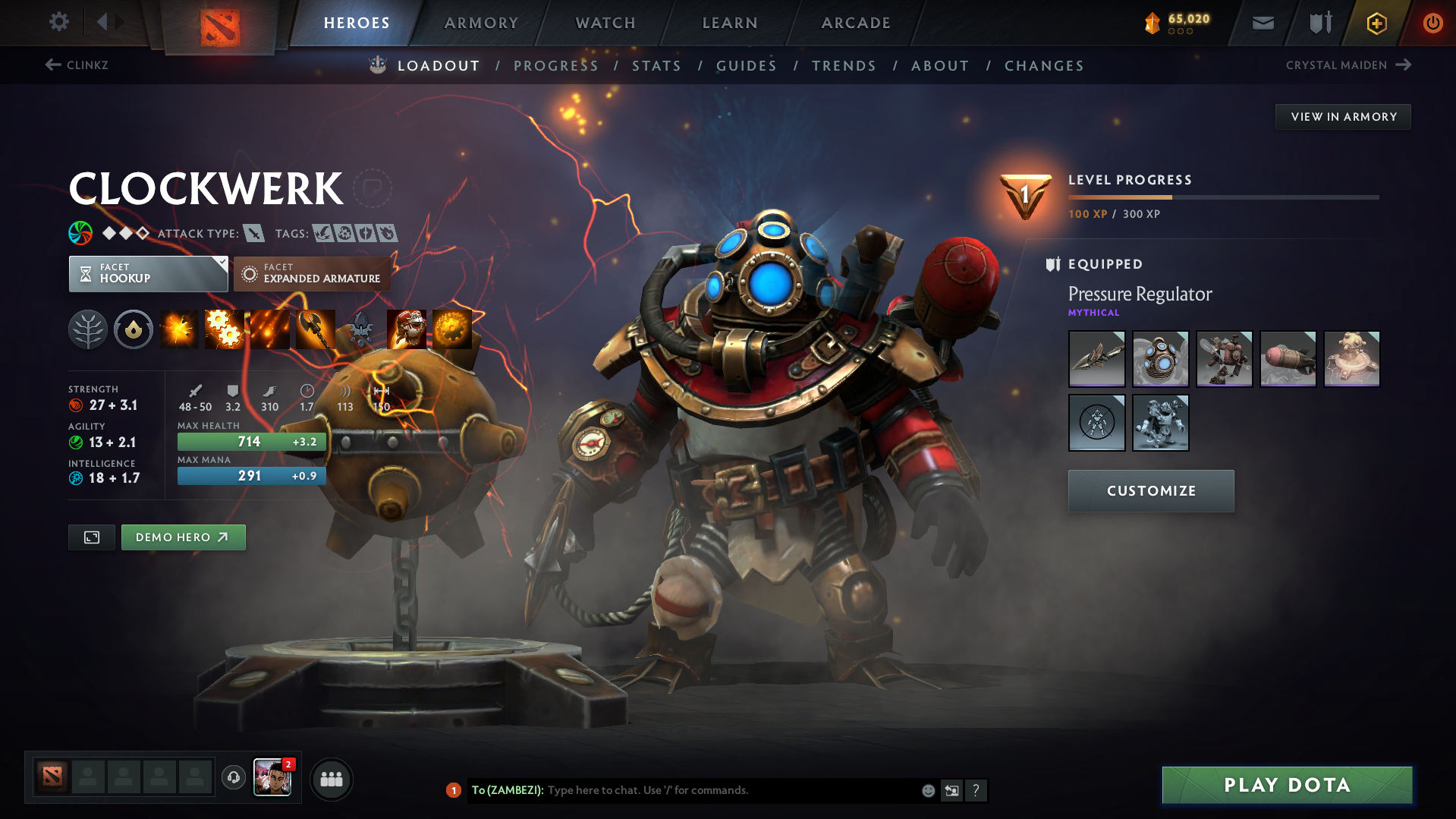View the Power Cogs ability icon
This screenshot has width=1456, height=819.
pyautogui.click(x=225, y=329)
